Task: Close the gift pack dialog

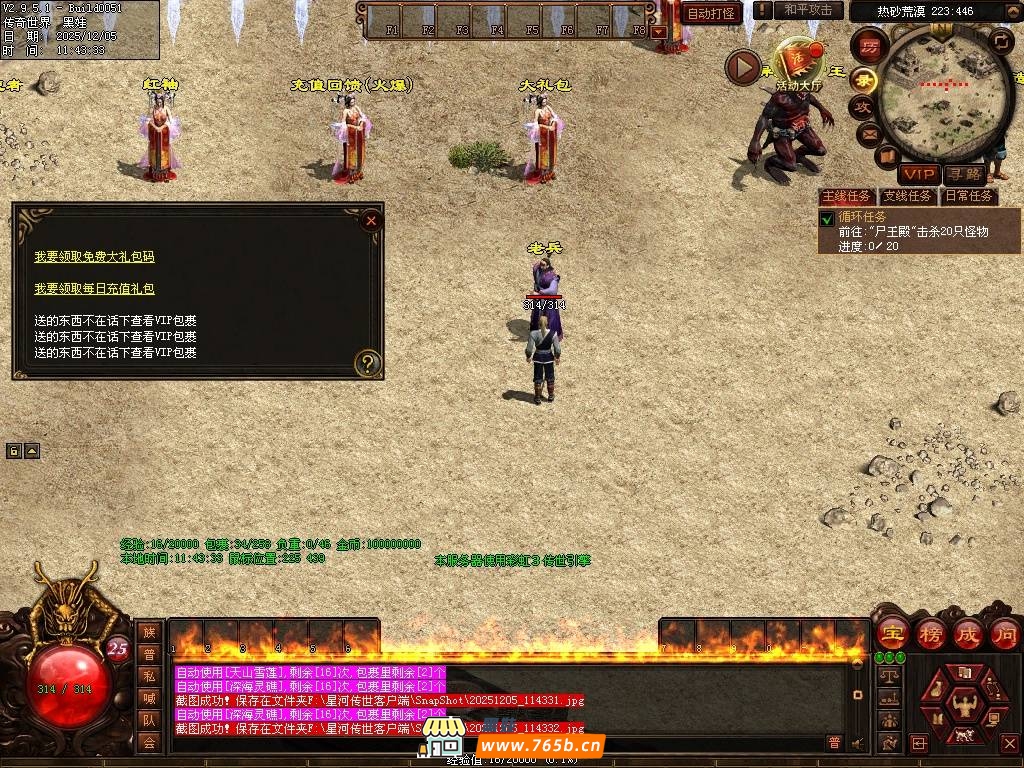Action: (x=371, y=220)
